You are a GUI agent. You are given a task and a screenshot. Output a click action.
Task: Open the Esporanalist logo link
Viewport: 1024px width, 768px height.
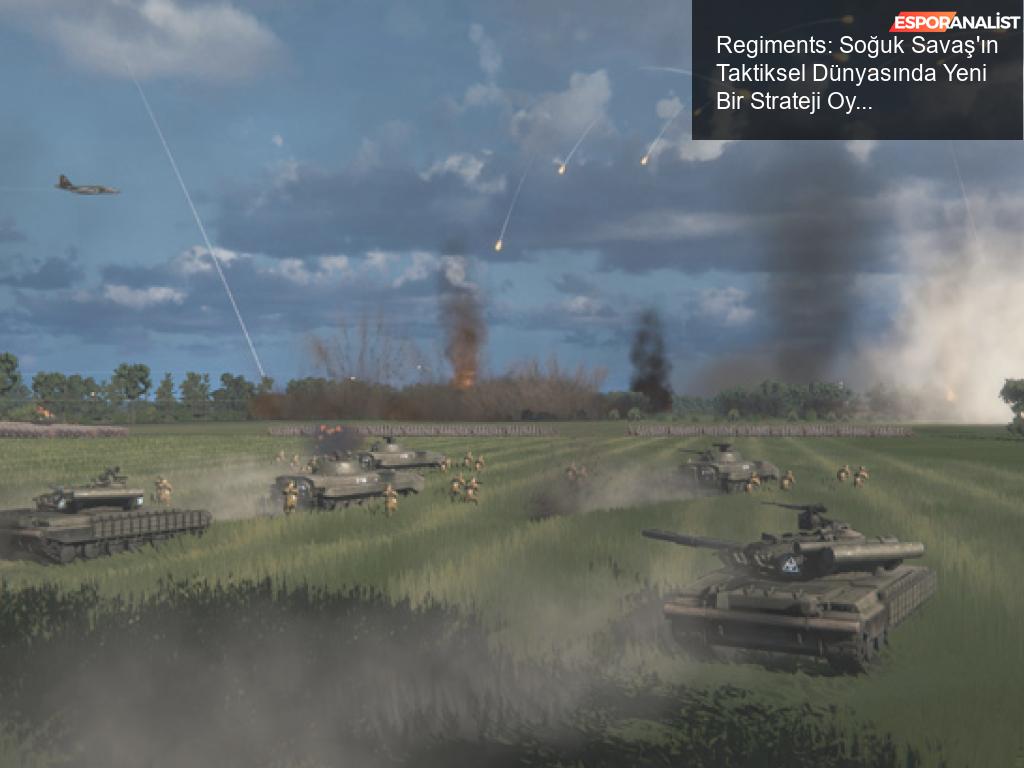[x=955, y=21]
